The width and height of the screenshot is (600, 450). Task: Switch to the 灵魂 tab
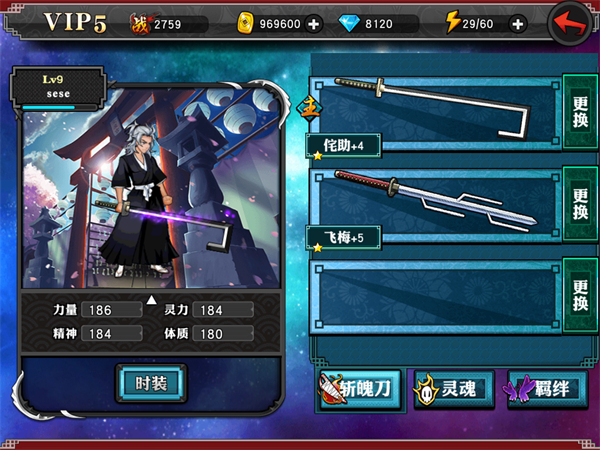(453, 388)
